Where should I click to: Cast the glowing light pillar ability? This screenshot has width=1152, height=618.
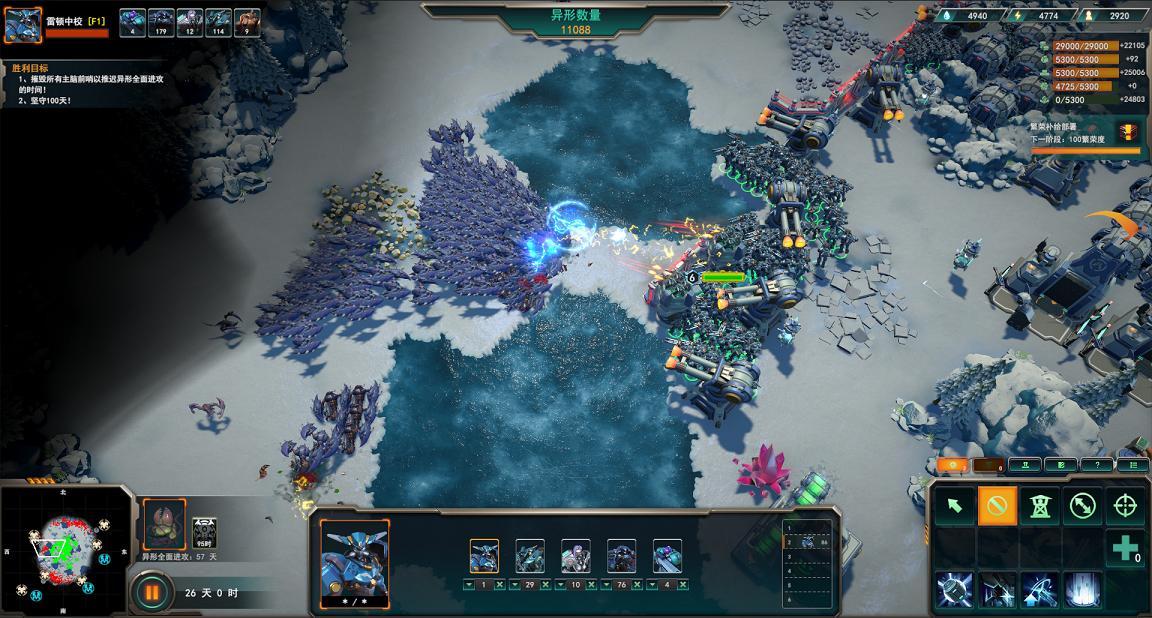pos(1083,590)
